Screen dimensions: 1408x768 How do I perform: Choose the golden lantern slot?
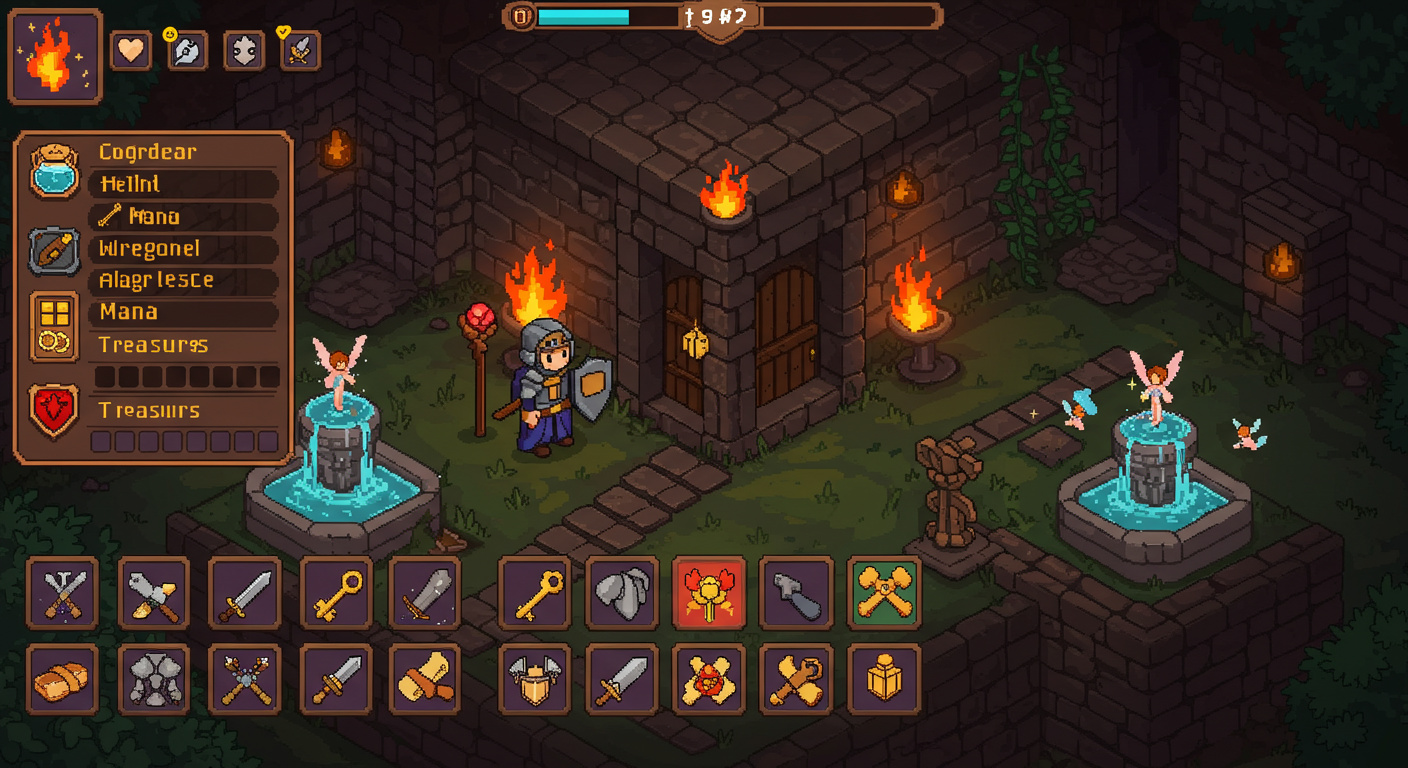[x=884, y=680]
